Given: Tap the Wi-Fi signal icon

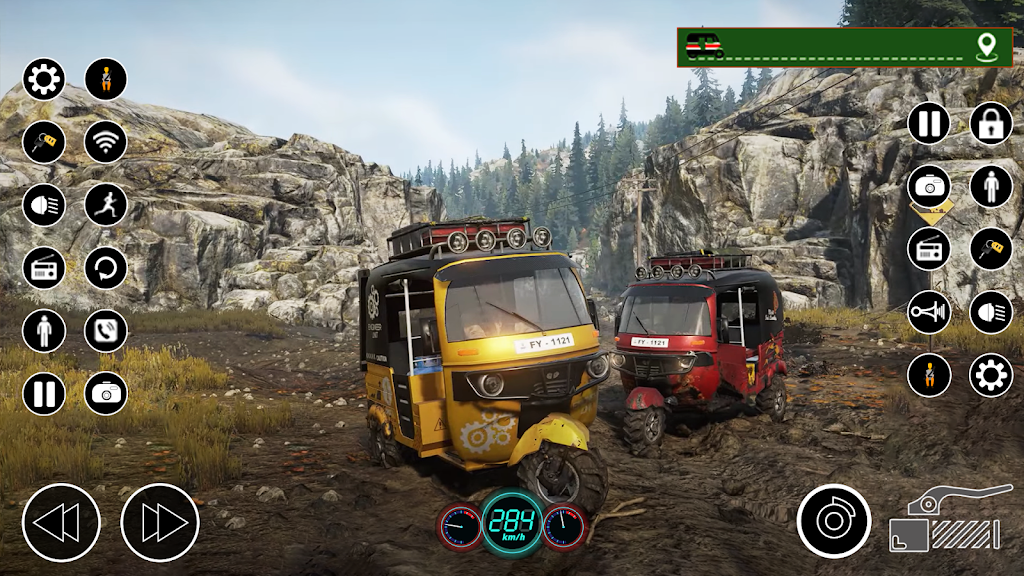Looking at the screenshot, I should point(105,141).
